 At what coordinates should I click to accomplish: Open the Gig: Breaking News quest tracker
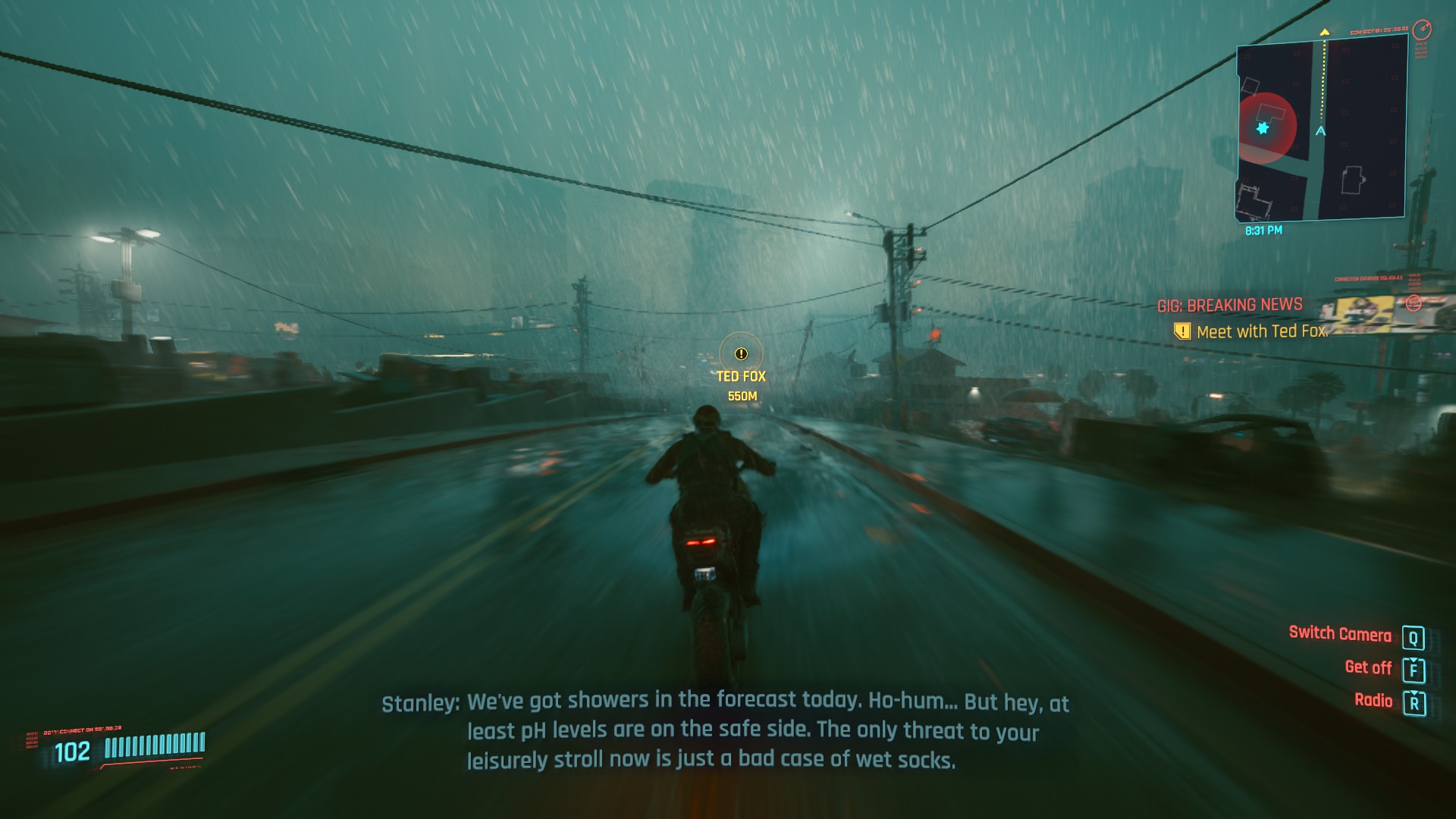tap(1229, 305)
